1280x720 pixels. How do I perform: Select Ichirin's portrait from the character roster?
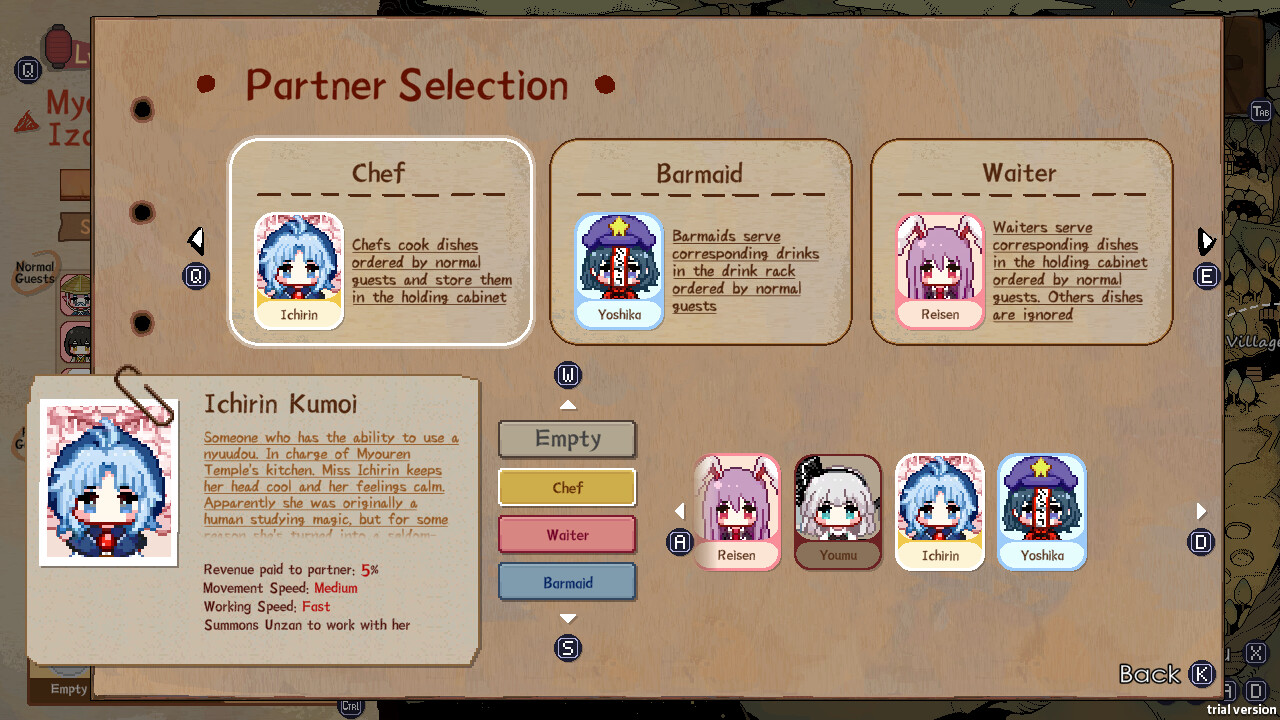pyautogui.click(x=939, y=511)
